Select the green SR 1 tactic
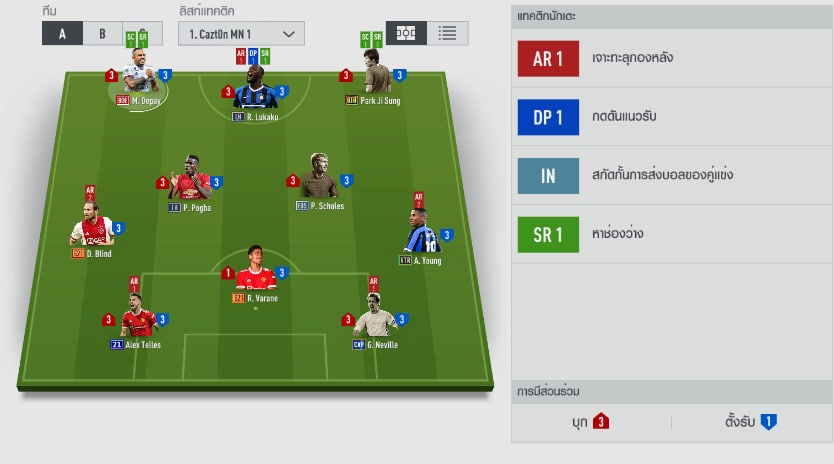This screenshot has width=834, height=464. click(x=672, y=234)
